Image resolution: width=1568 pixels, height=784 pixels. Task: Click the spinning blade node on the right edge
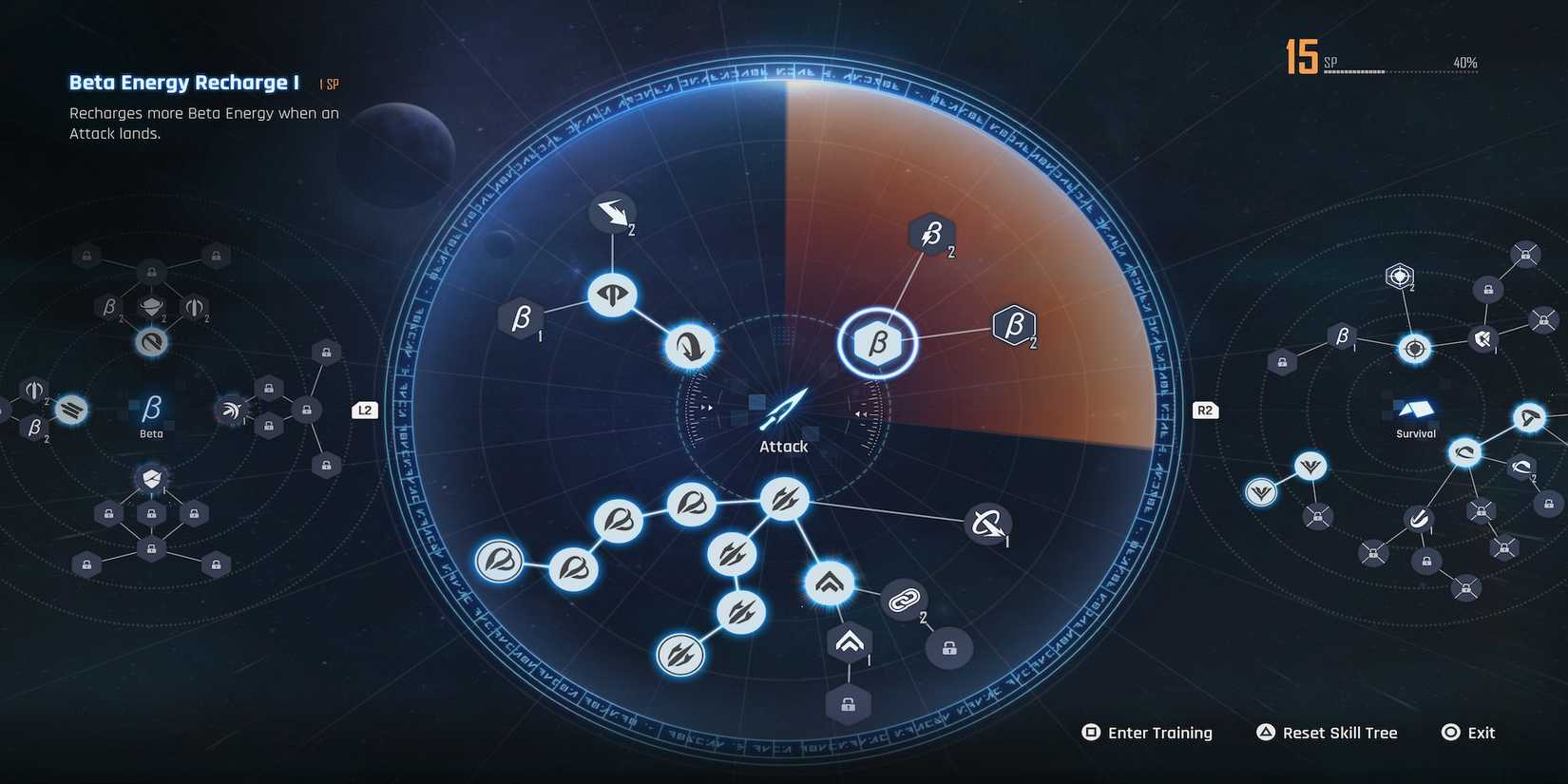point(986,524)
